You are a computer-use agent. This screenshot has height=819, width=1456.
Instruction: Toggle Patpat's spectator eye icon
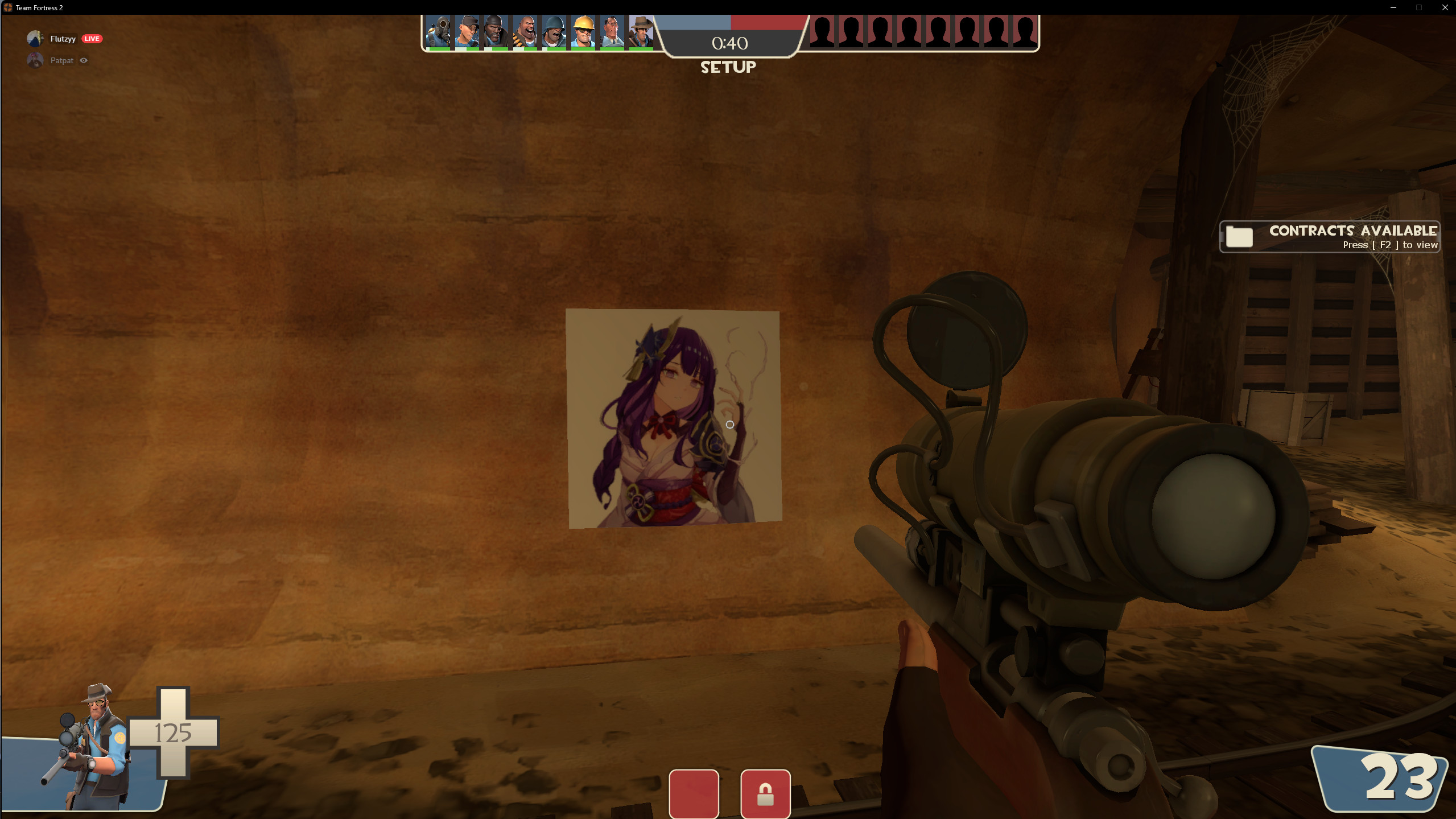click(84, 60)
